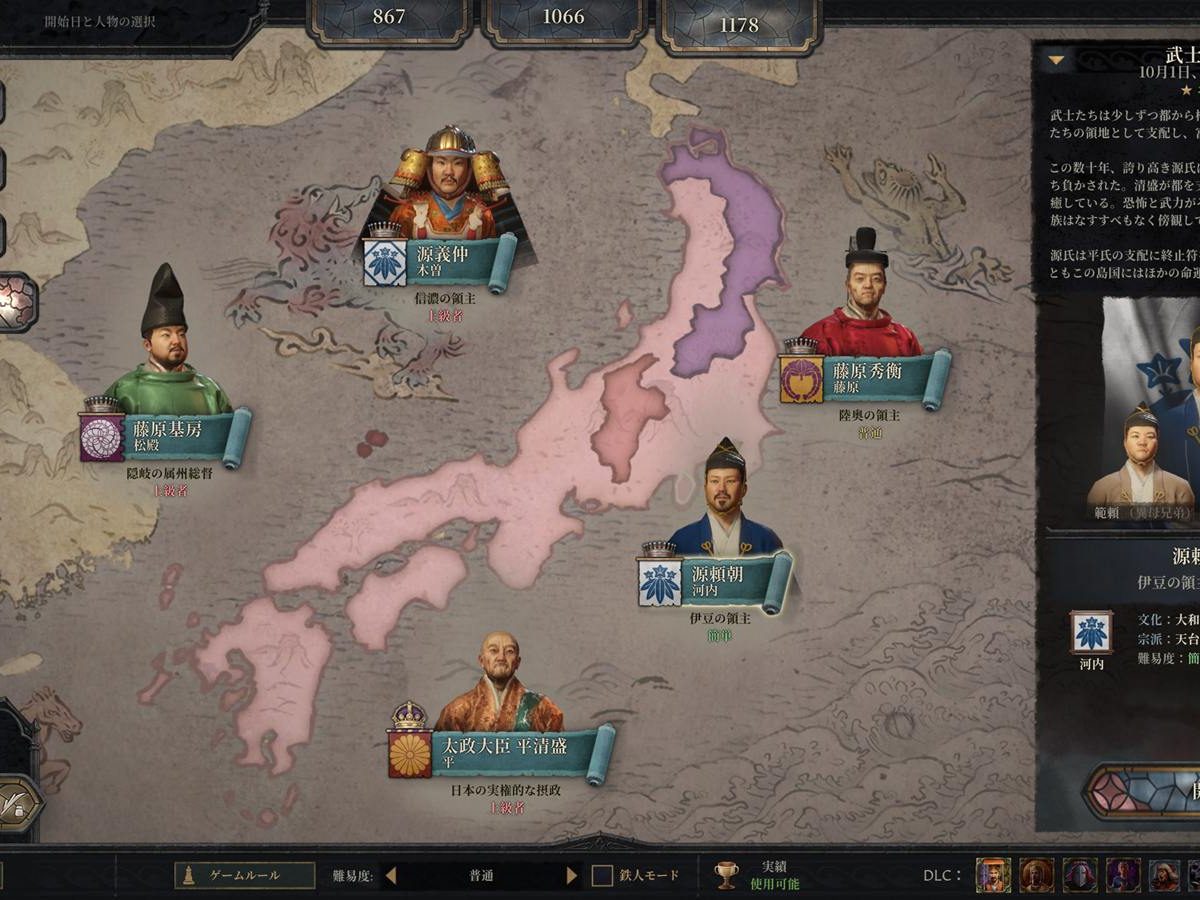Raise difficulty with the right arrow

coord(572,876)
